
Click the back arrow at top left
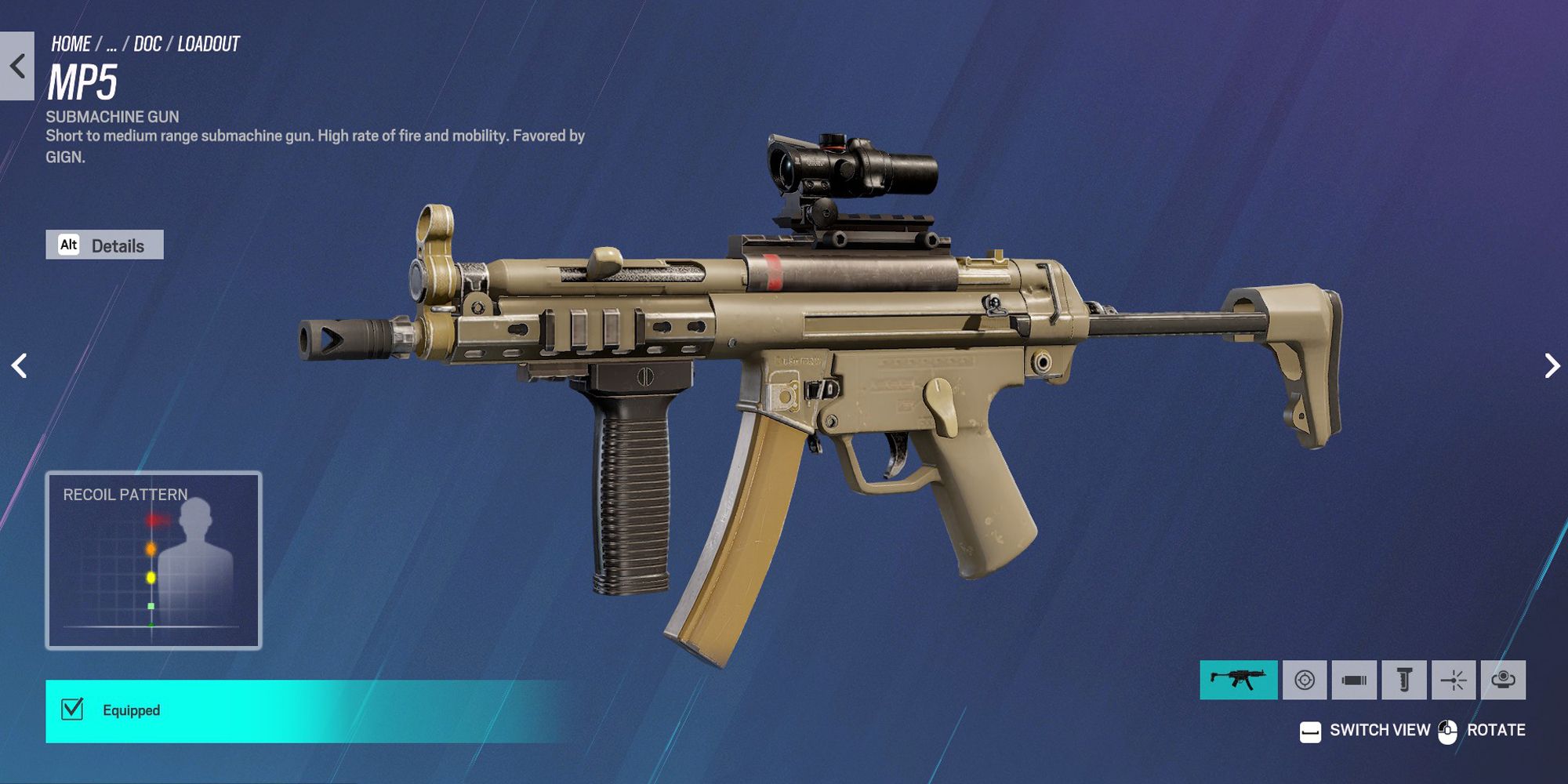tap(16, 64)
